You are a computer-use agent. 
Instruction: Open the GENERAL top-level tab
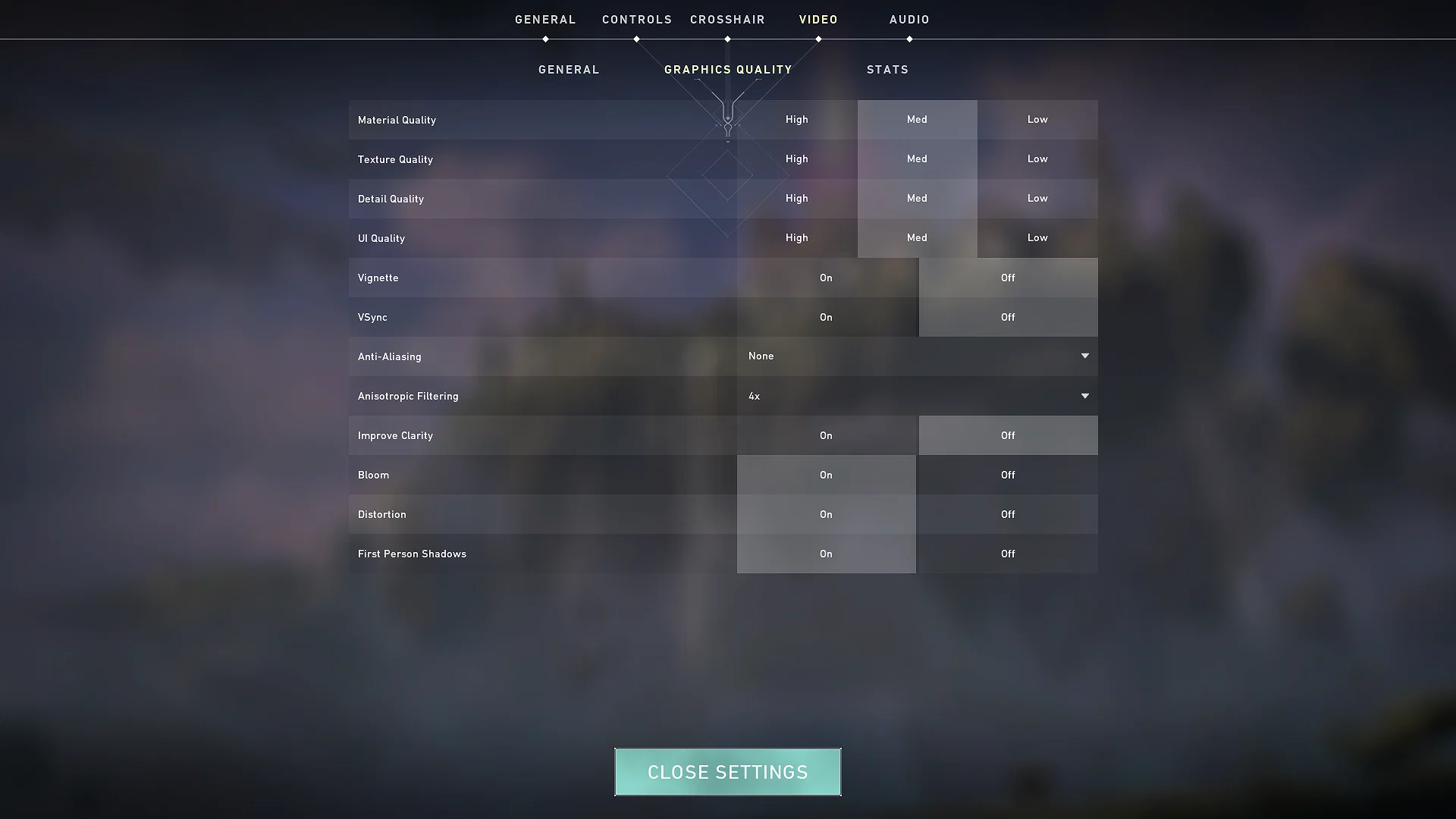pos(545,19)
